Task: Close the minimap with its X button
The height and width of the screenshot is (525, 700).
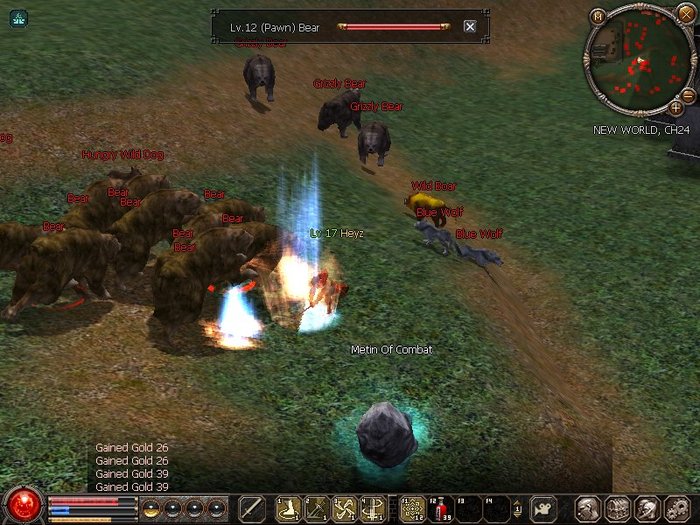Action: (685, 16)
